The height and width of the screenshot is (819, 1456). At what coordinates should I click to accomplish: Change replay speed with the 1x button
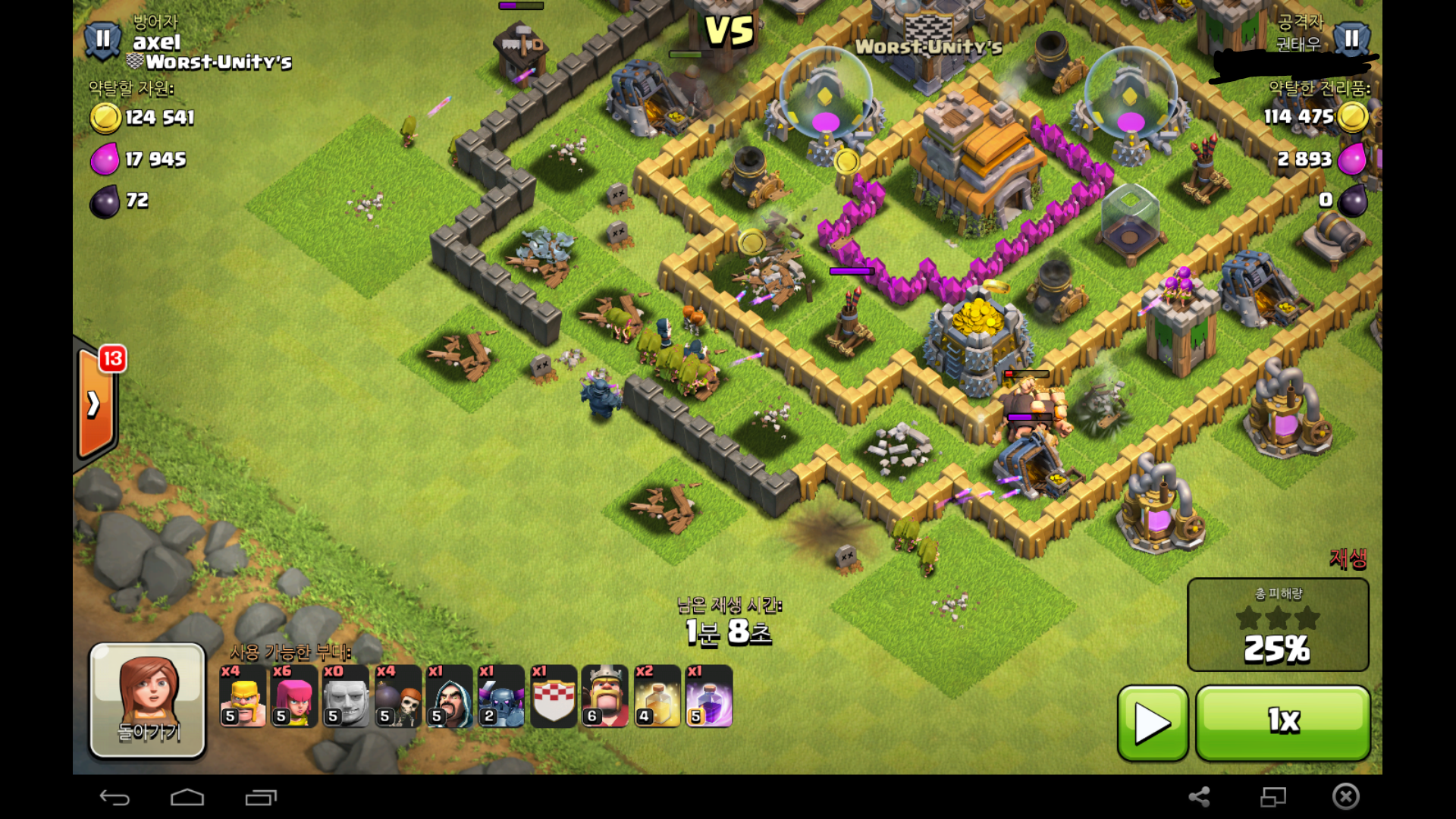coord(1283,723)
